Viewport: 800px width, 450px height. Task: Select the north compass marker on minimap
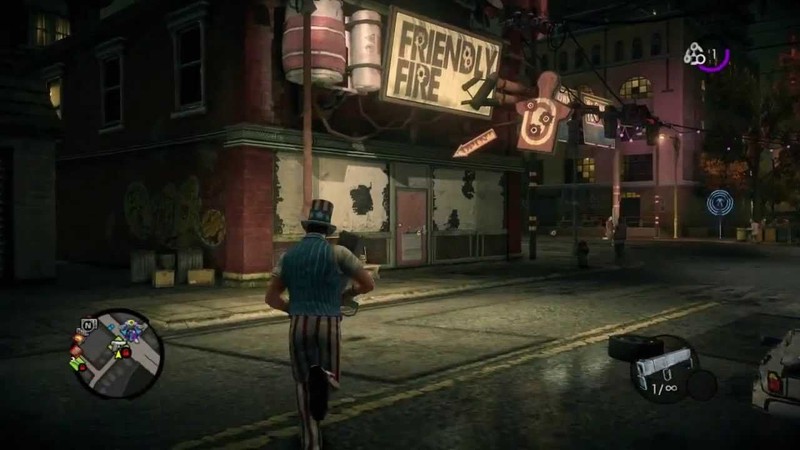88,325
